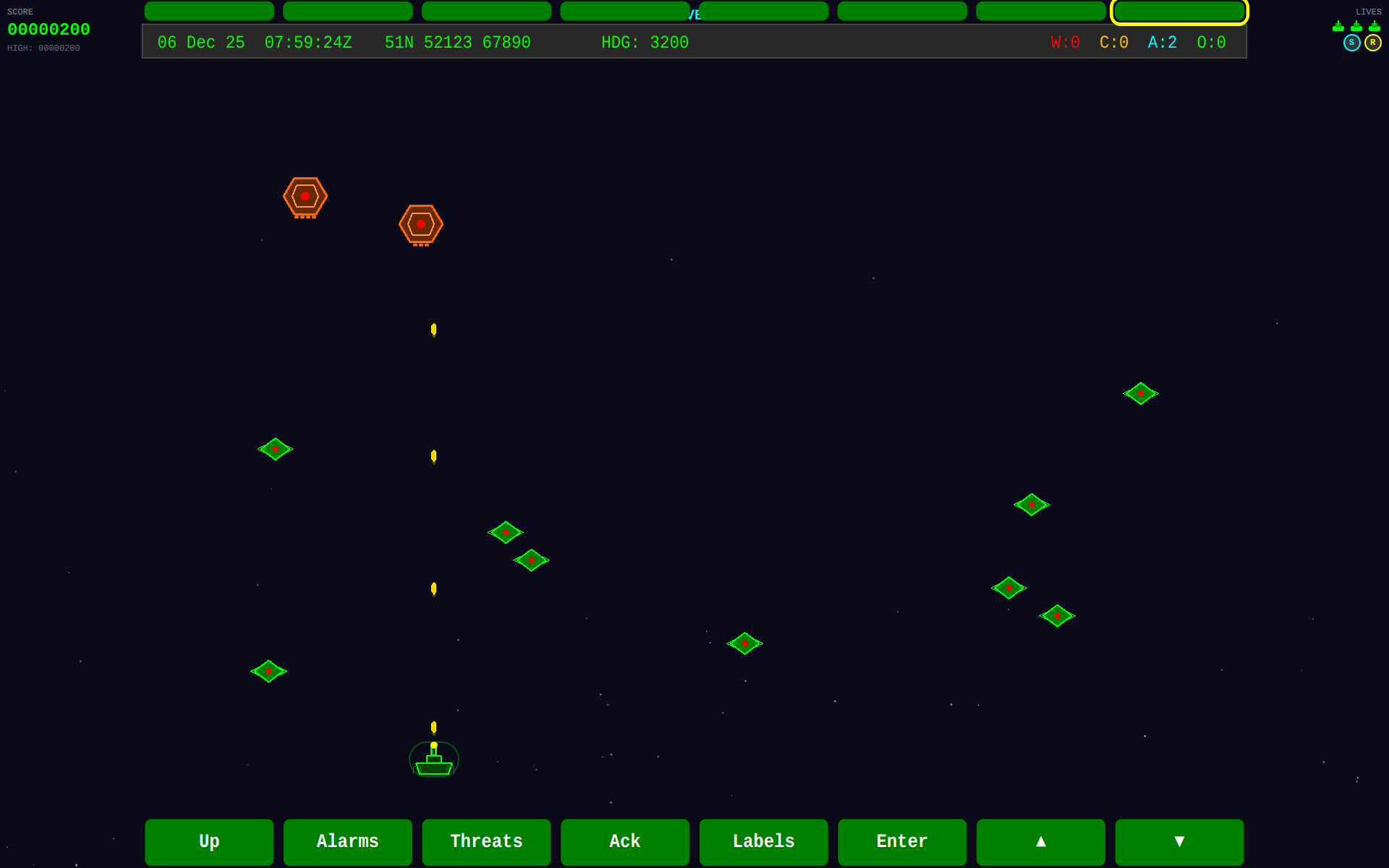Click the first green button in the top row

click(209, 11)
